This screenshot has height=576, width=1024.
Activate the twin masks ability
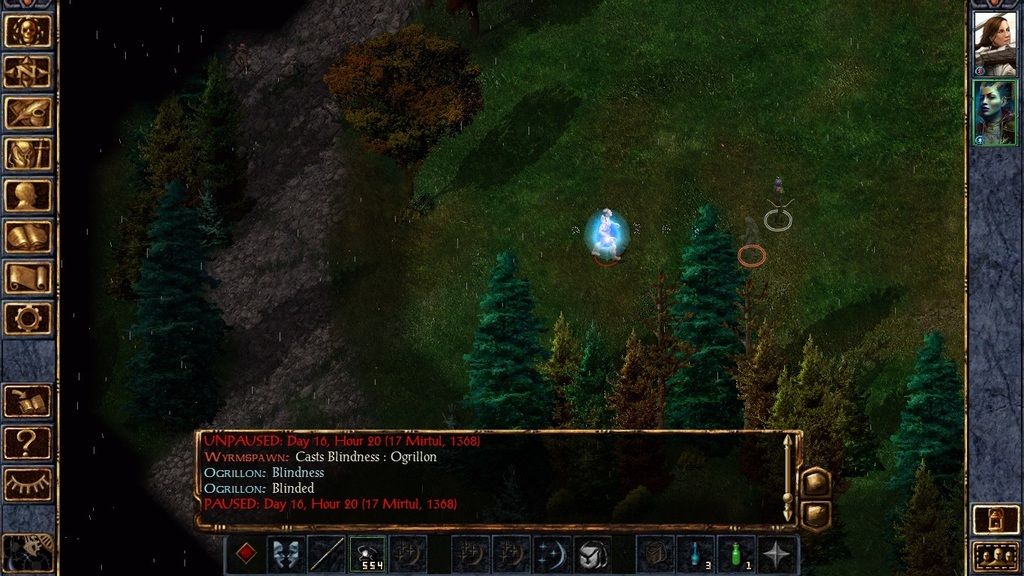tap(286, 554)
